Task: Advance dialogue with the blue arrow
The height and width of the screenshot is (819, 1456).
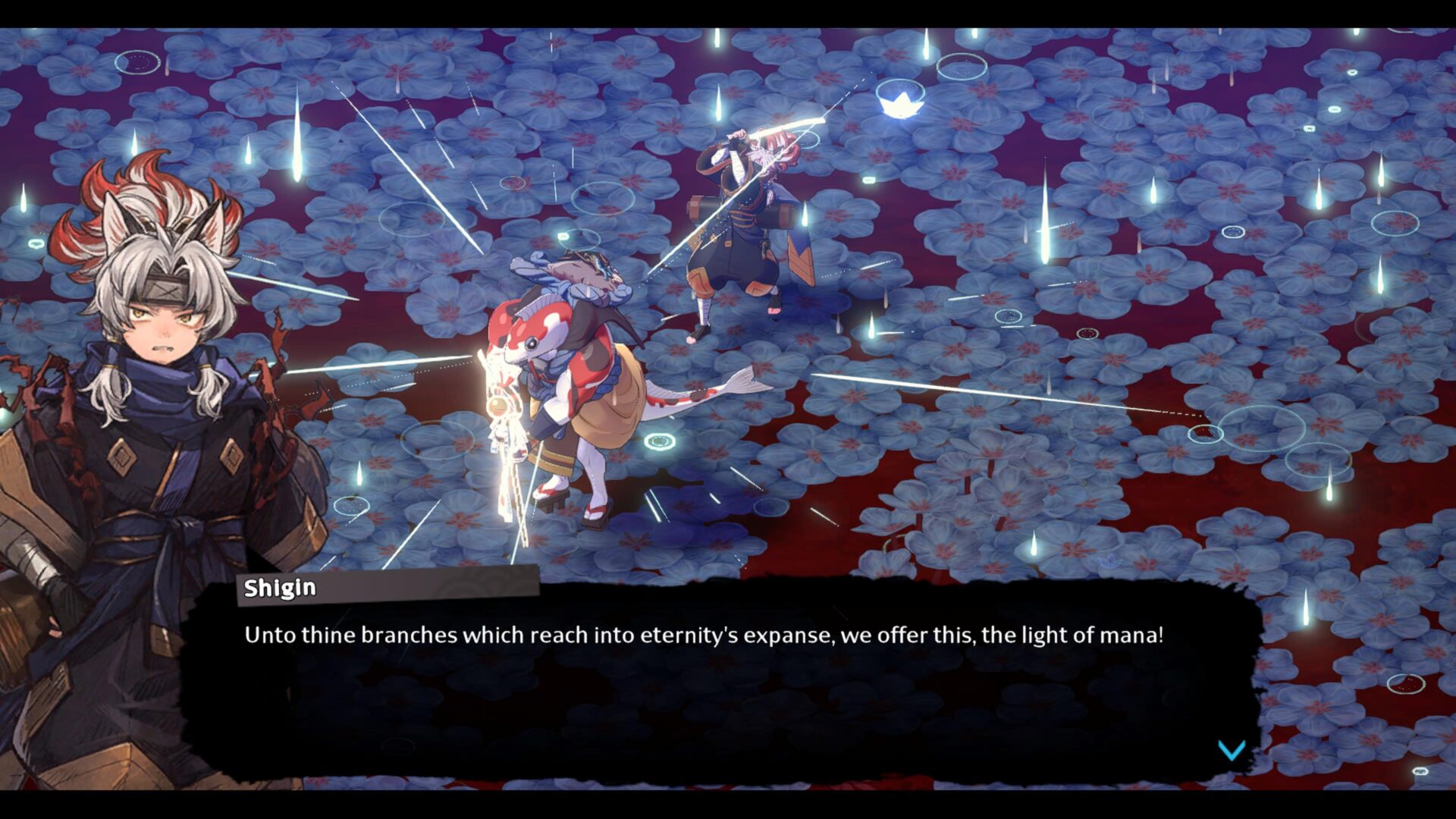Action: coord(1231,750)
